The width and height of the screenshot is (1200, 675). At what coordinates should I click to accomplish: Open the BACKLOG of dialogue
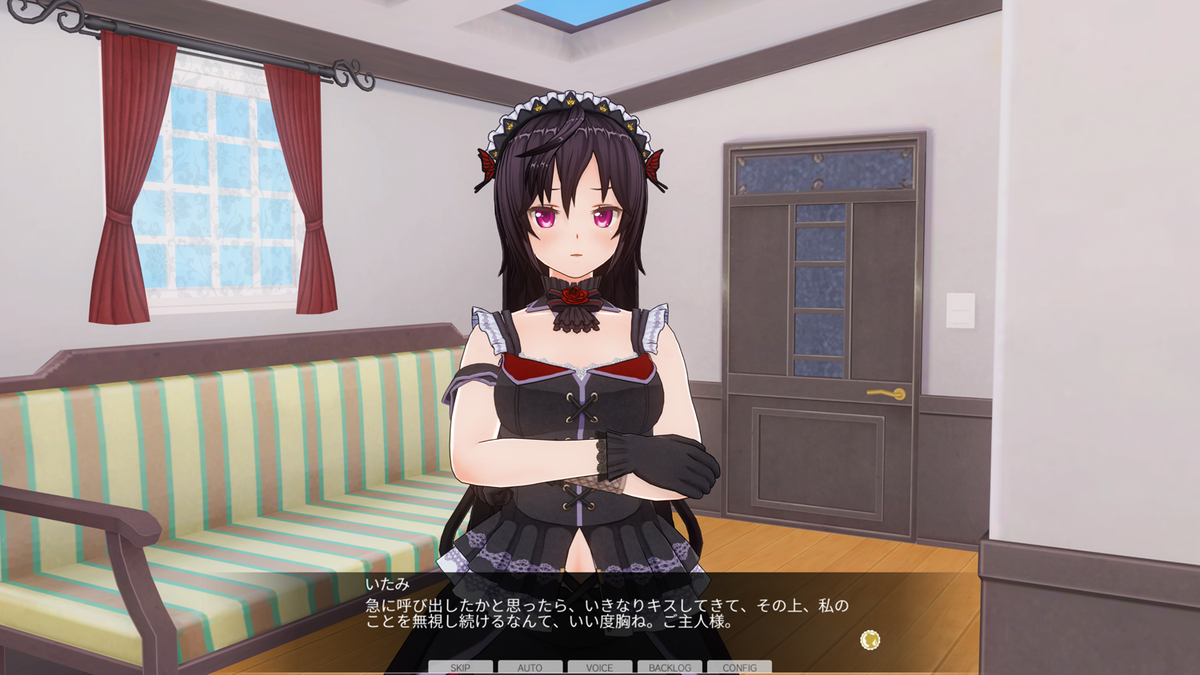[x=669, y=667]
